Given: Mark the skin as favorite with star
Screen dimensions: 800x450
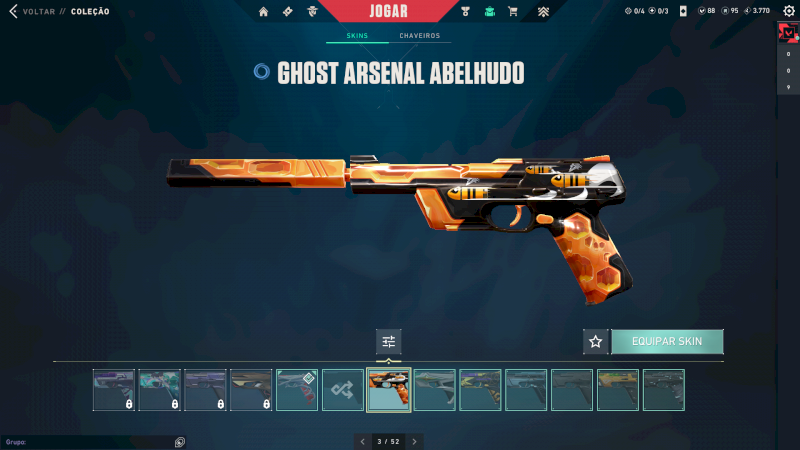Looking at the screenshot, I should (x=596, y=342).
